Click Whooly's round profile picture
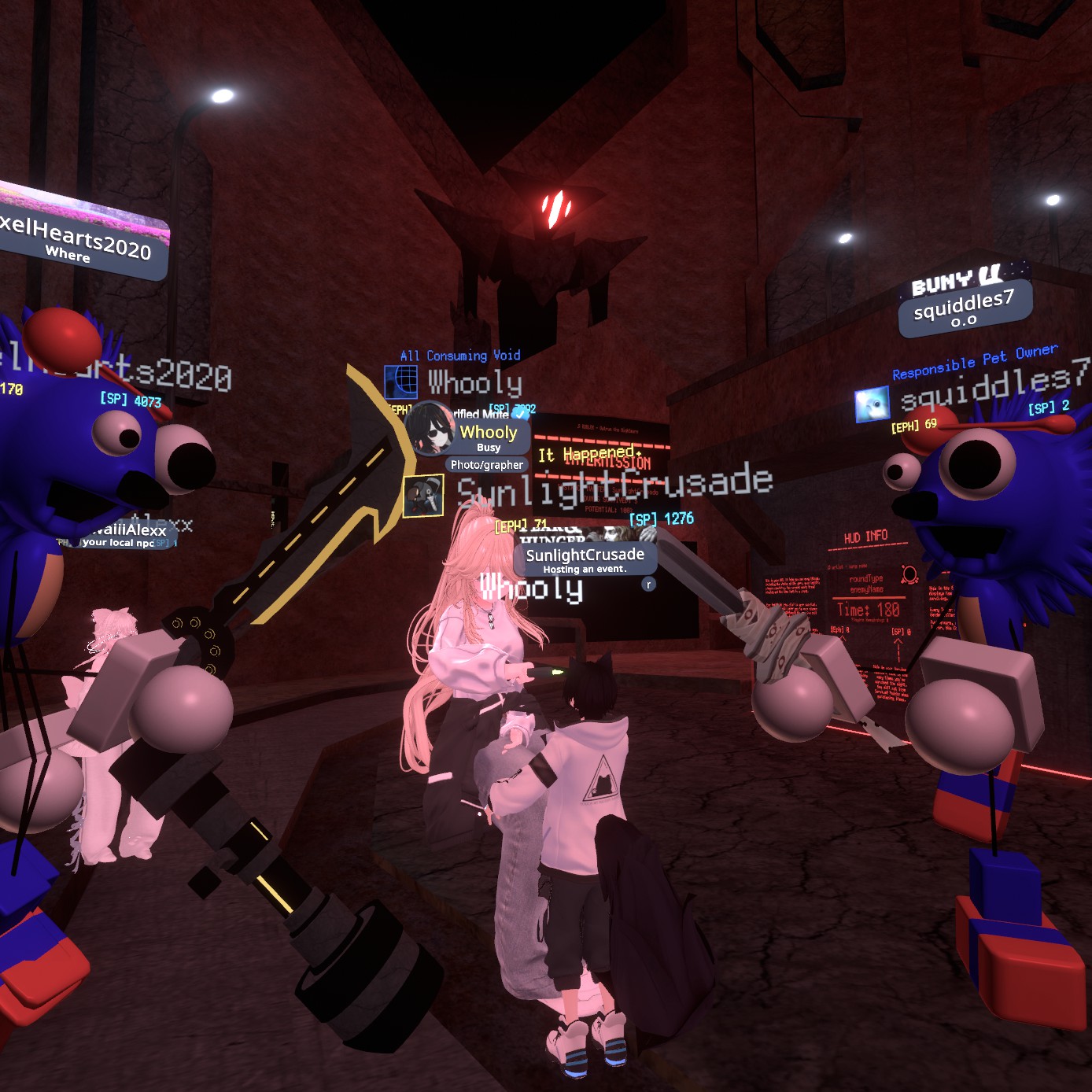 tap(430, 430)
